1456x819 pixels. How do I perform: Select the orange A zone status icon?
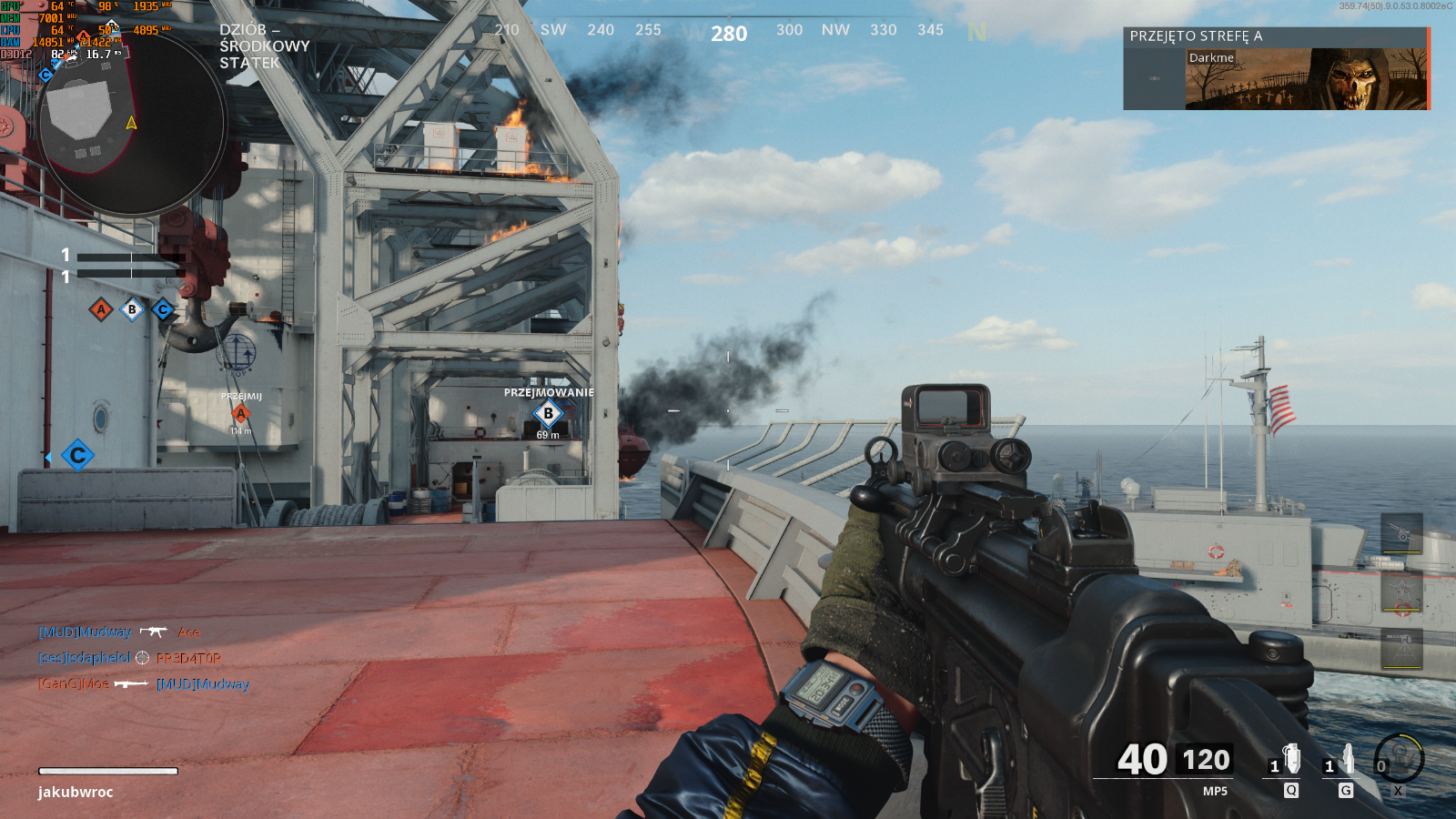[101, 310]
